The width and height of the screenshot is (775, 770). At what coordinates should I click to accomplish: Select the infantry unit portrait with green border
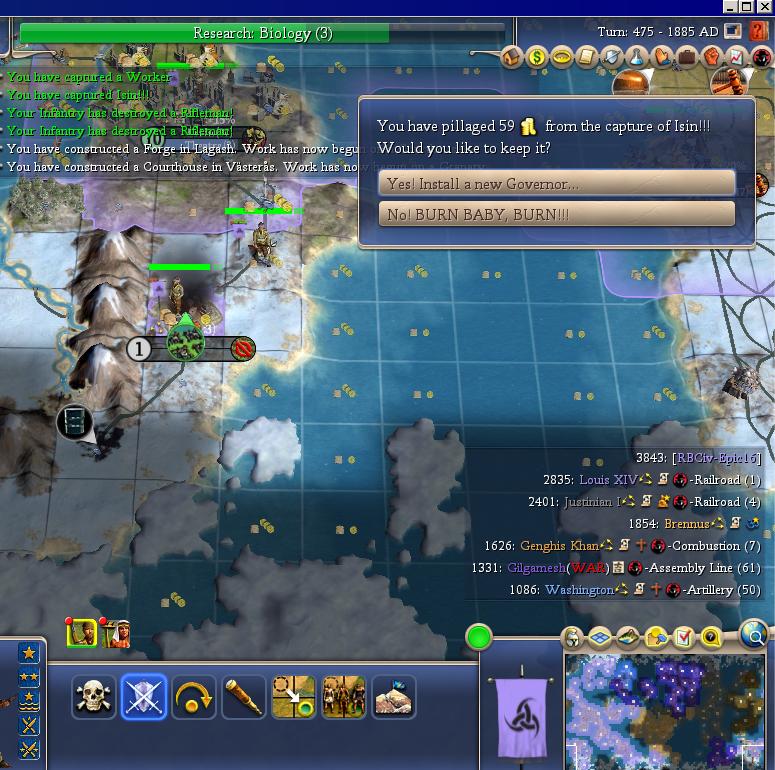pyautogui.click(x=82, y=633)
